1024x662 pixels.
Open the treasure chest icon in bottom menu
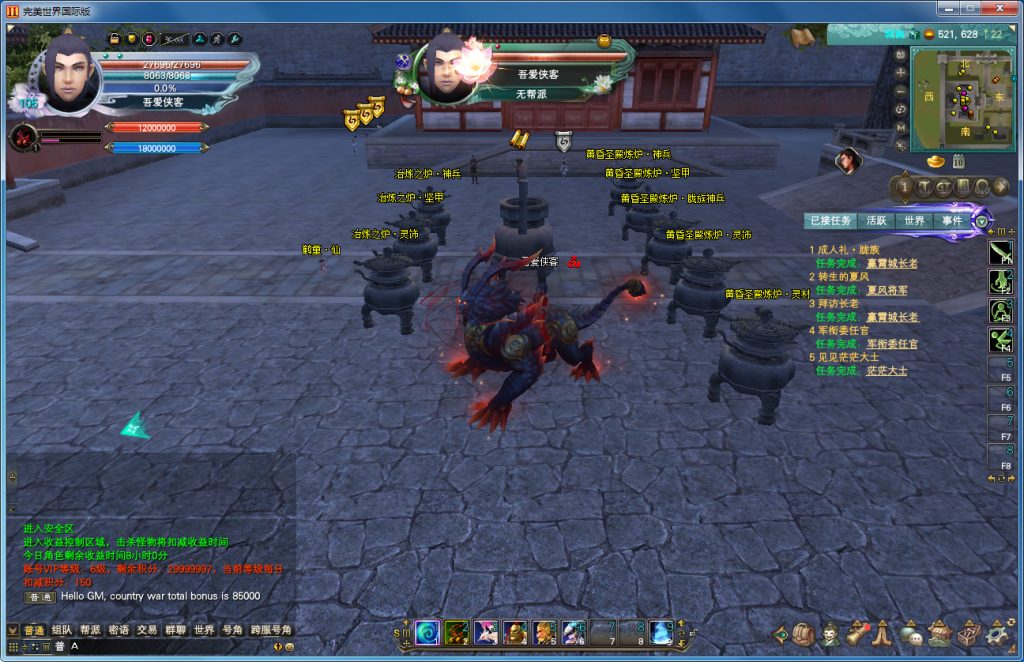click(x=968, y=634)
